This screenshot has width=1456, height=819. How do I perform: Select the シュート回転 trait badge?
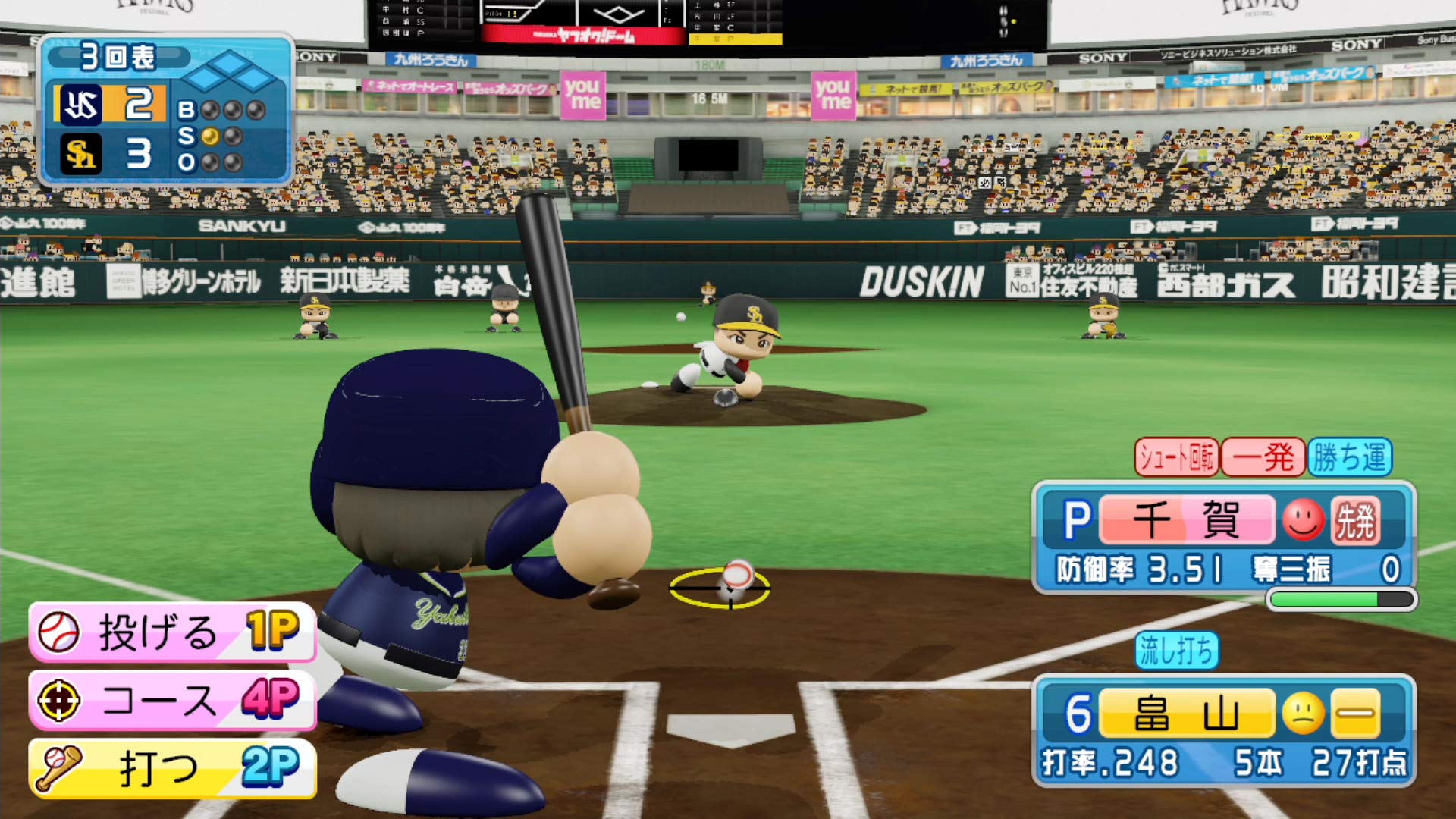click(1176, 457)
